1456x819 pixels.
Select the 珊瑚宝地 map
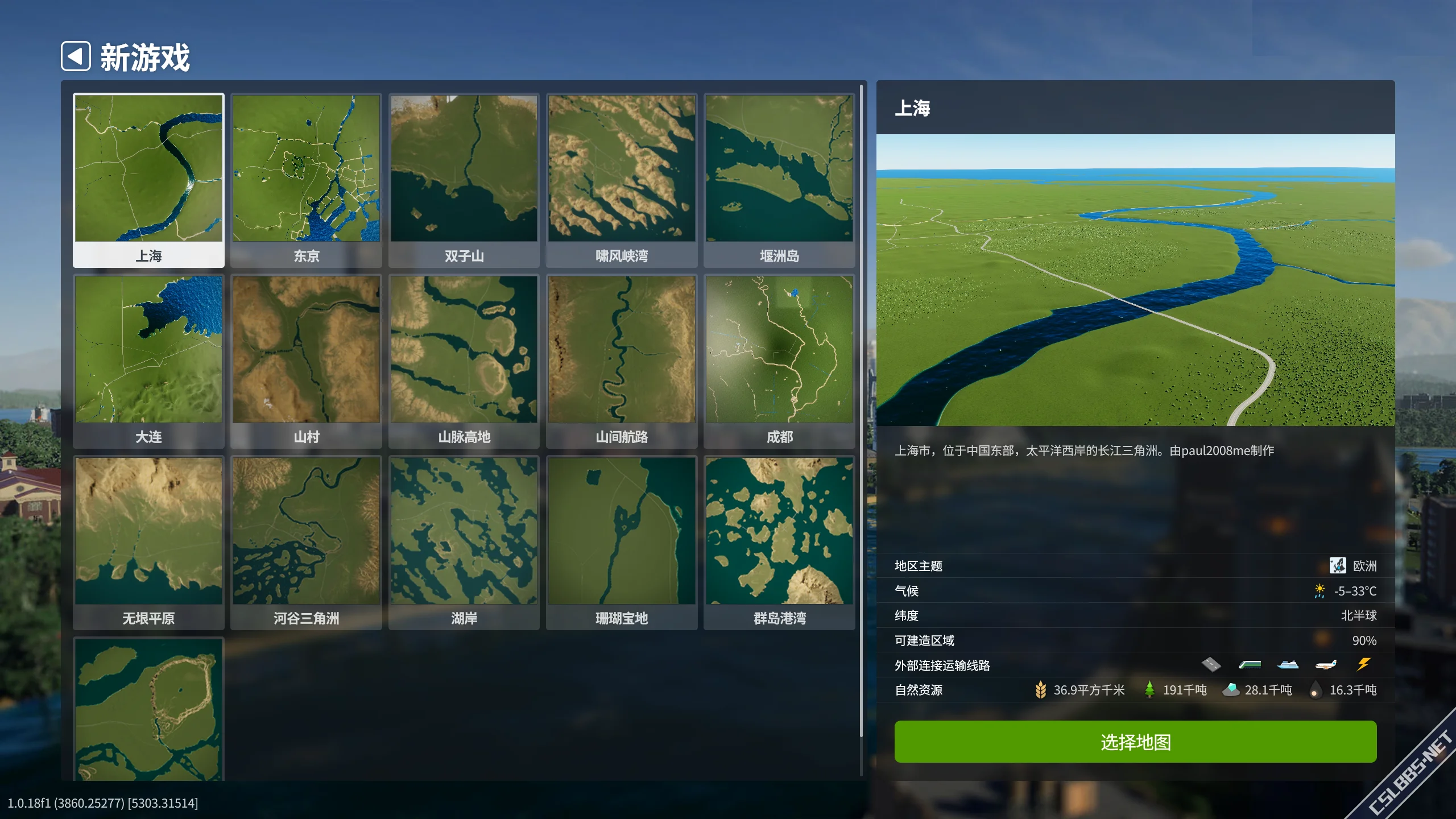tap(621, 542)
